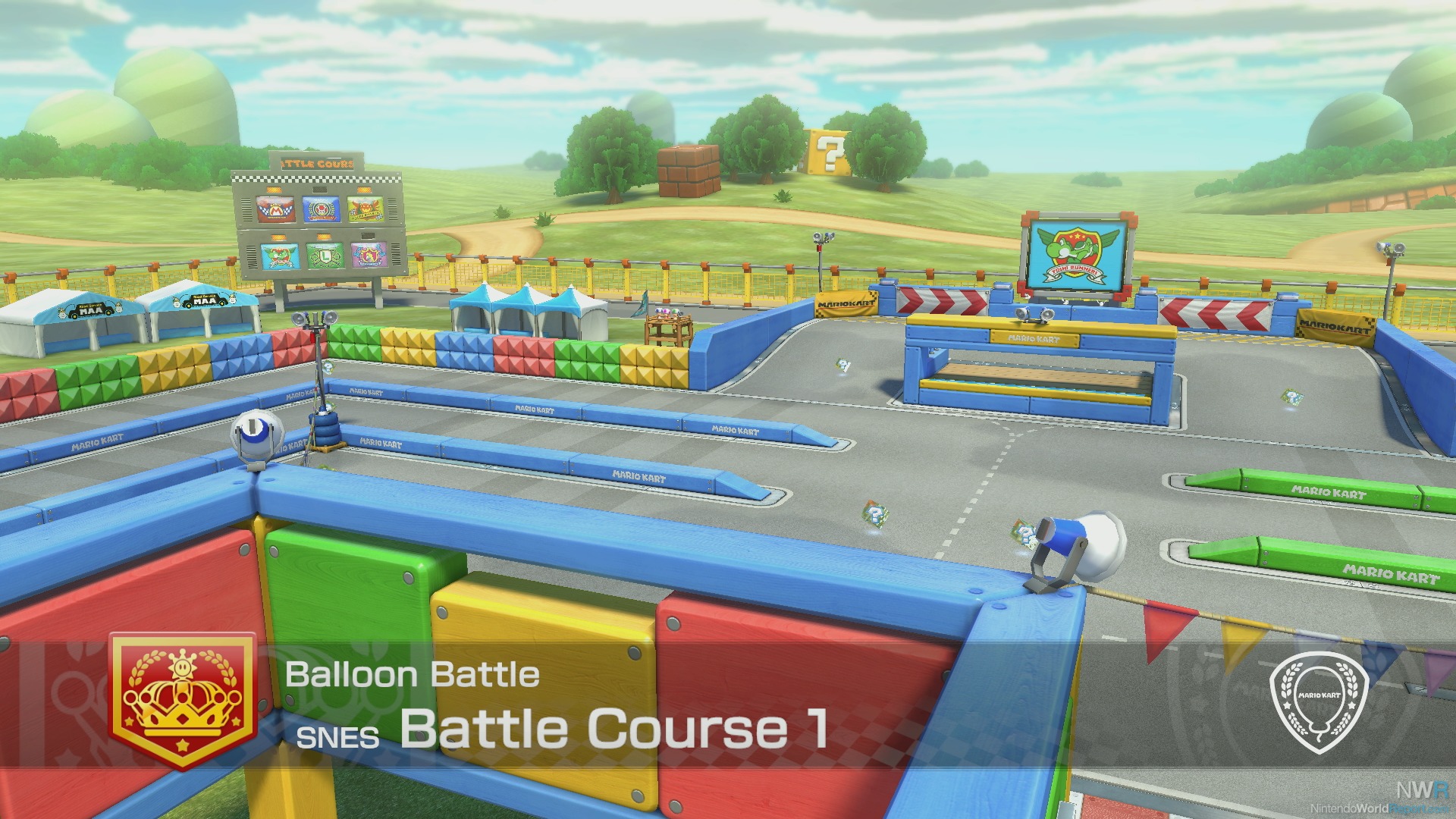Click the gold crown cup emblem

click(183, 700)
